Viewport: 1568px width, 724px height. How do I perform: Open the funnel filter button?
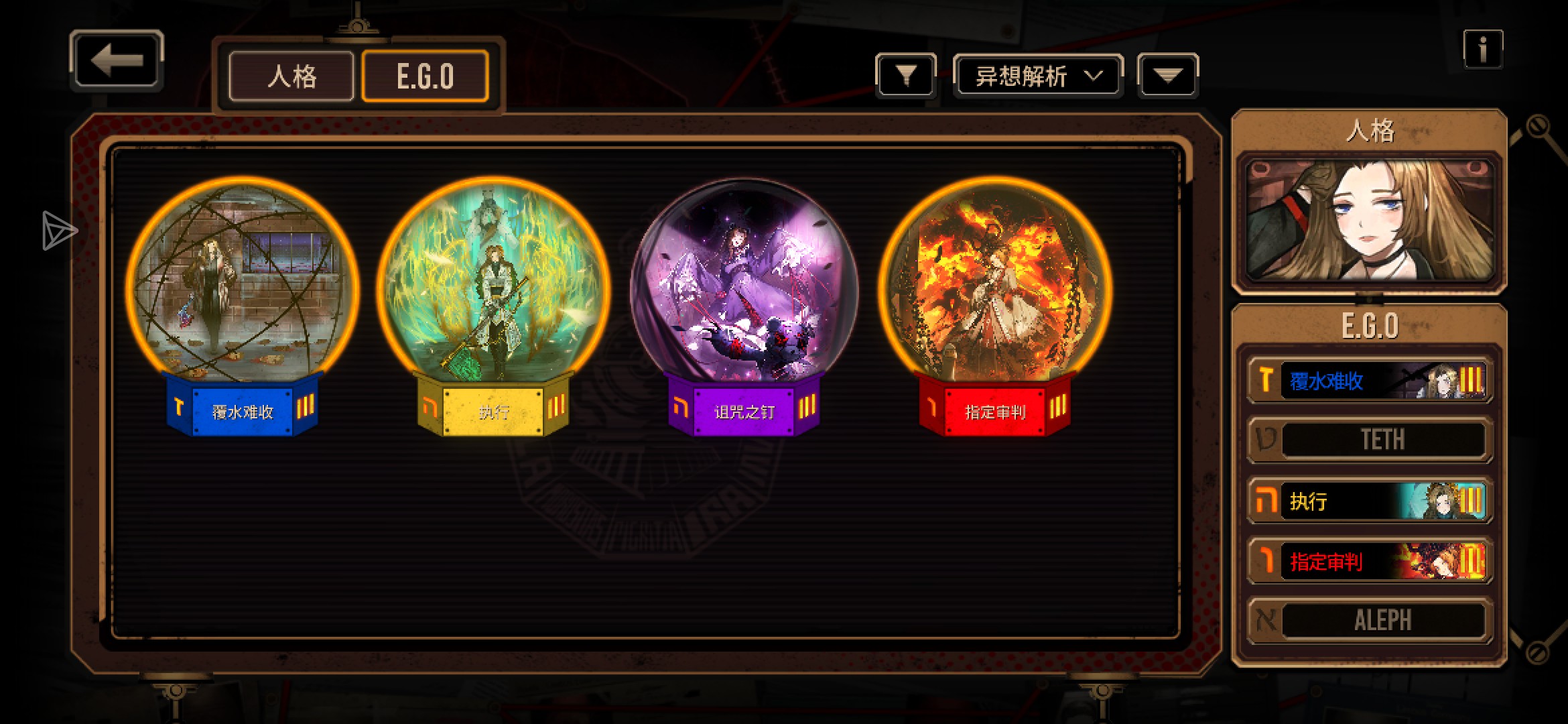click(905, 75)
